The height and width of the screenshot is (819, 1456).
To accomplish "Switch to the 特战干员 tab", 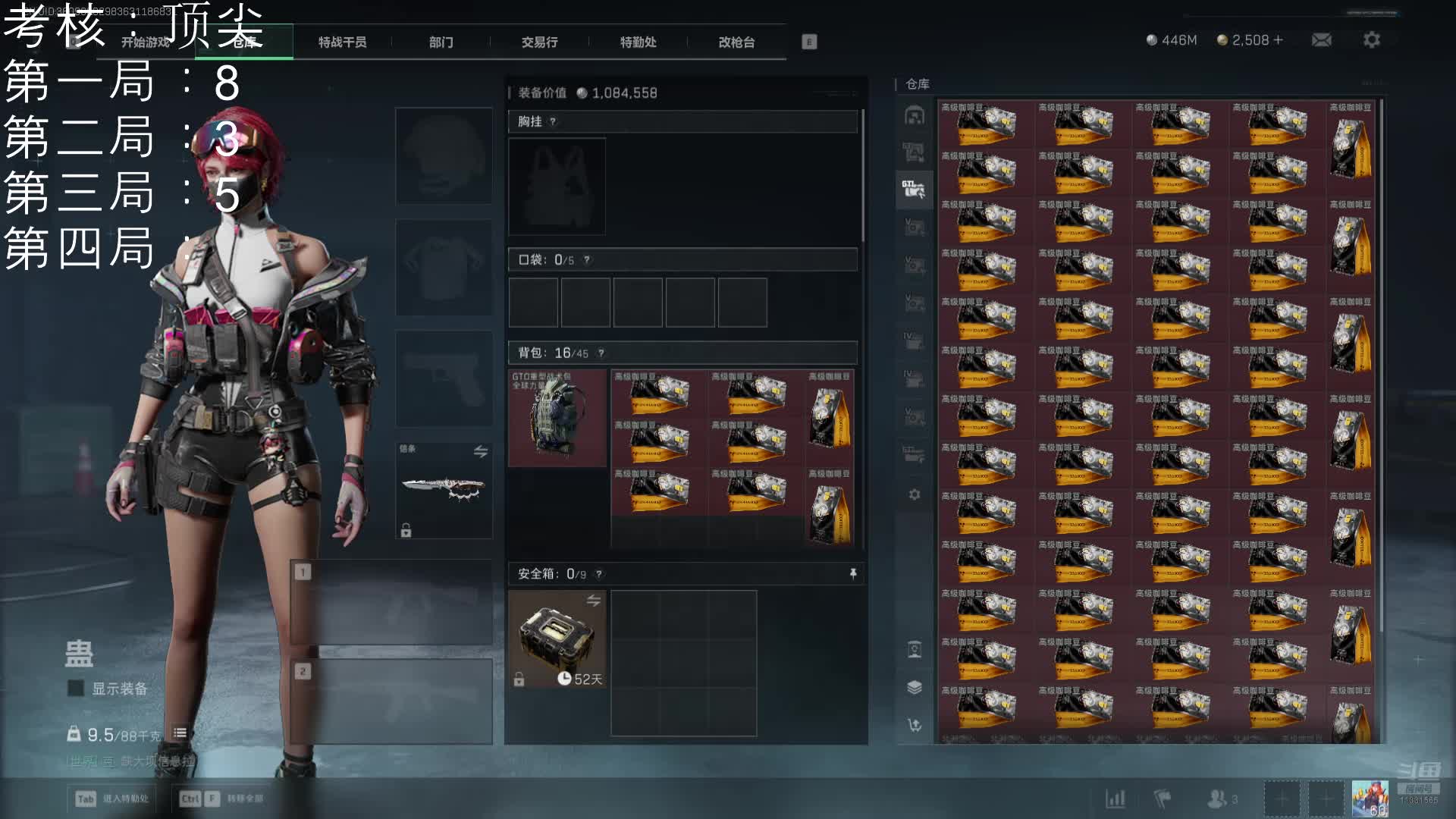I will click(x=342, y=42).
